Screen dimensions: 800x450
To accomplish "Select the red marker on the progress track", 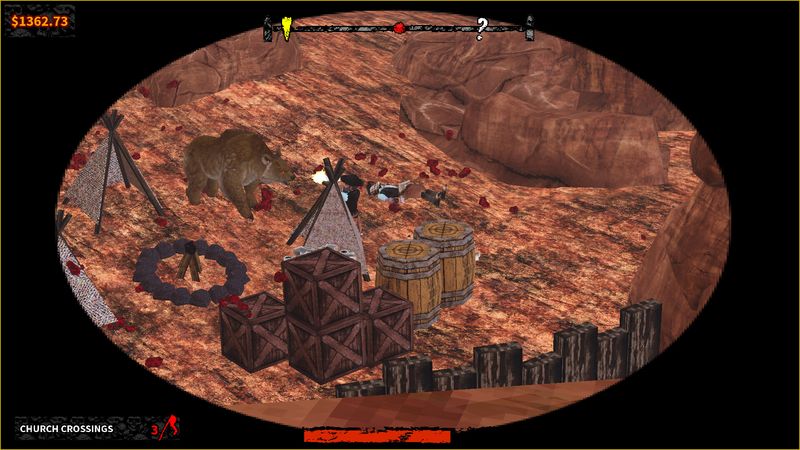I will coord(399,27).
